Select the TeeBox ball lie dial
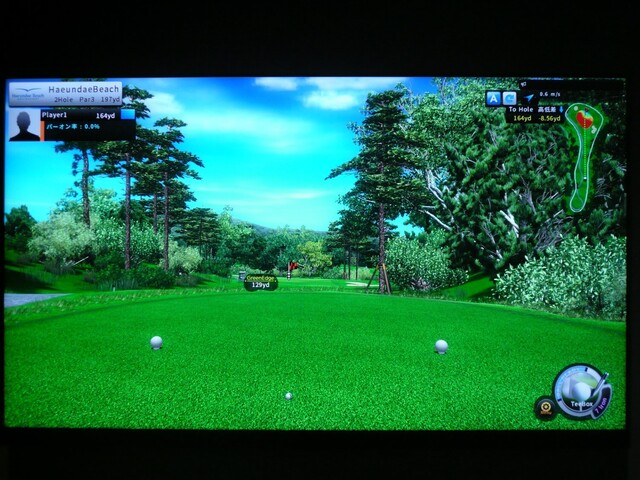 579,389
